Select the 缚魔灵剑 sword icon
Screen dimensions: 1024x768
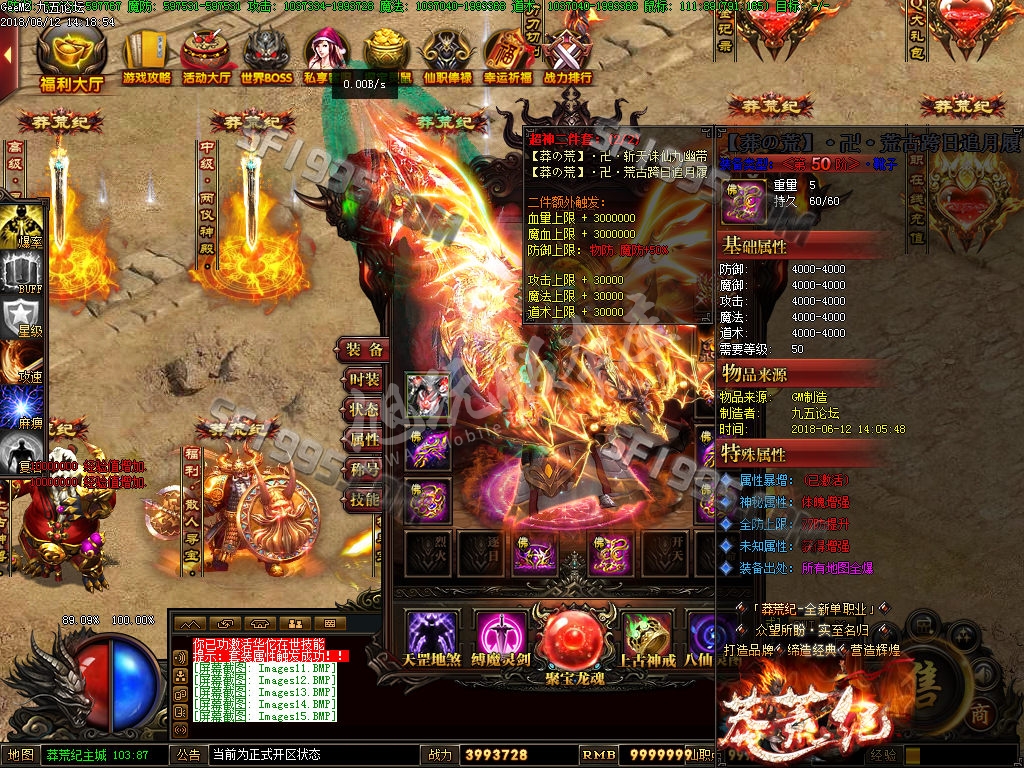(x=501, y=634)
